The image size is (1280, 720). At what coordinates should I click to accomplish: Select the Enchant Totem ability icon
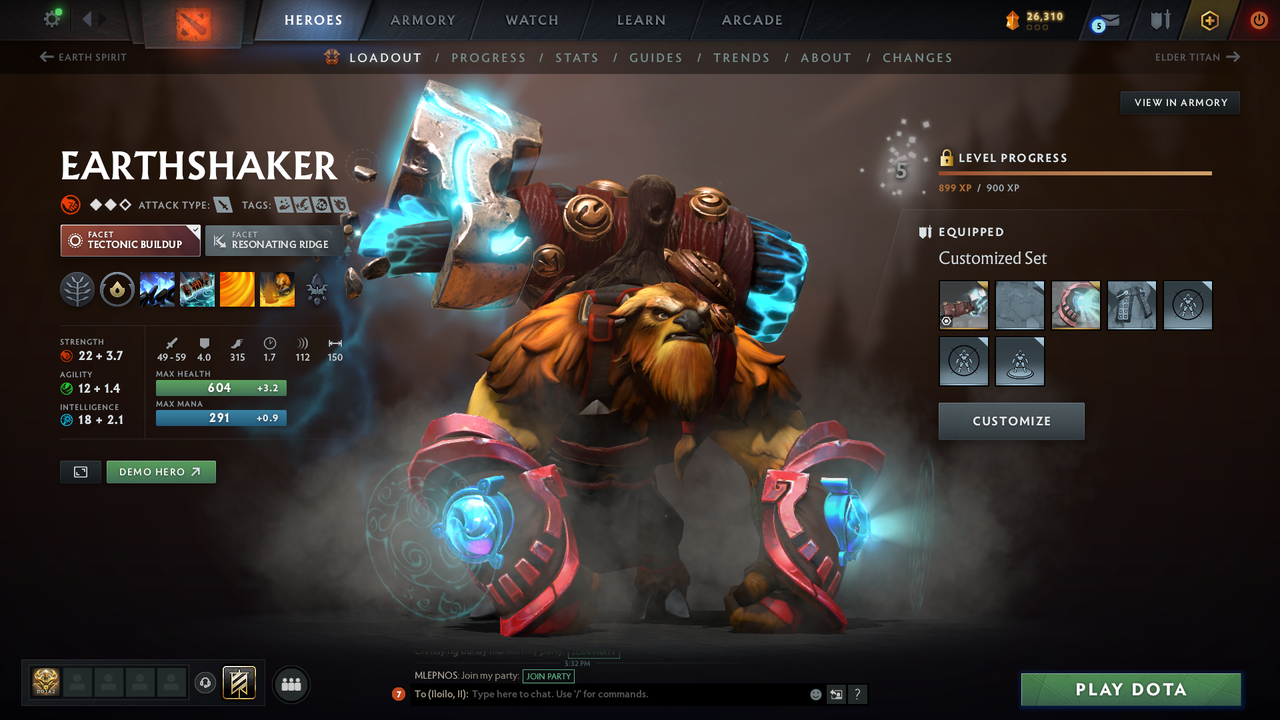pyautogui.click(x=197, y=289)
